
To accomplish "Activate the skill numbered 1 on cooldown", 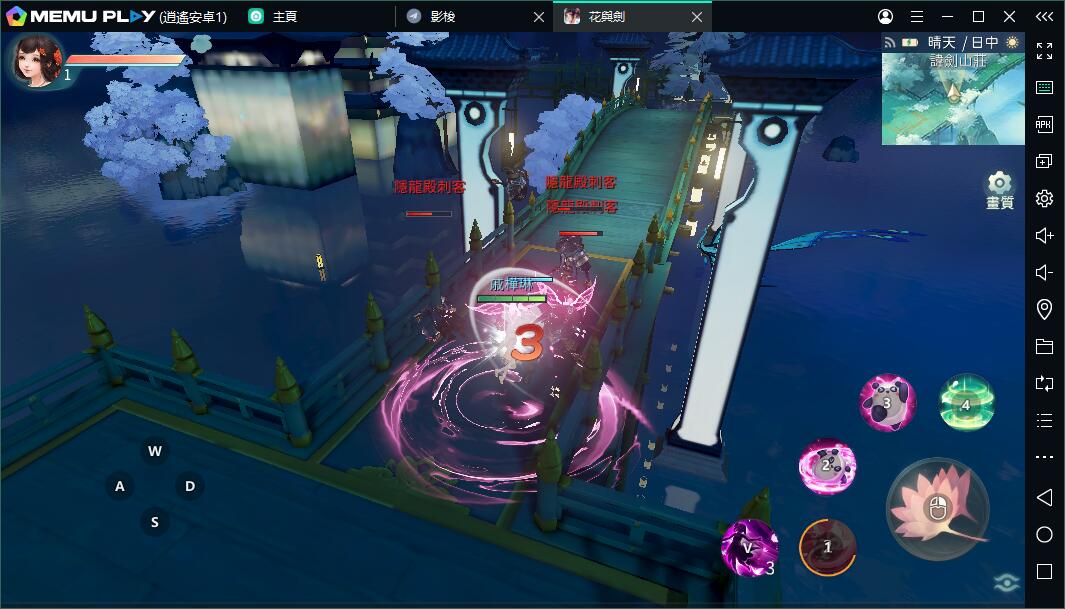I will 828,547.
